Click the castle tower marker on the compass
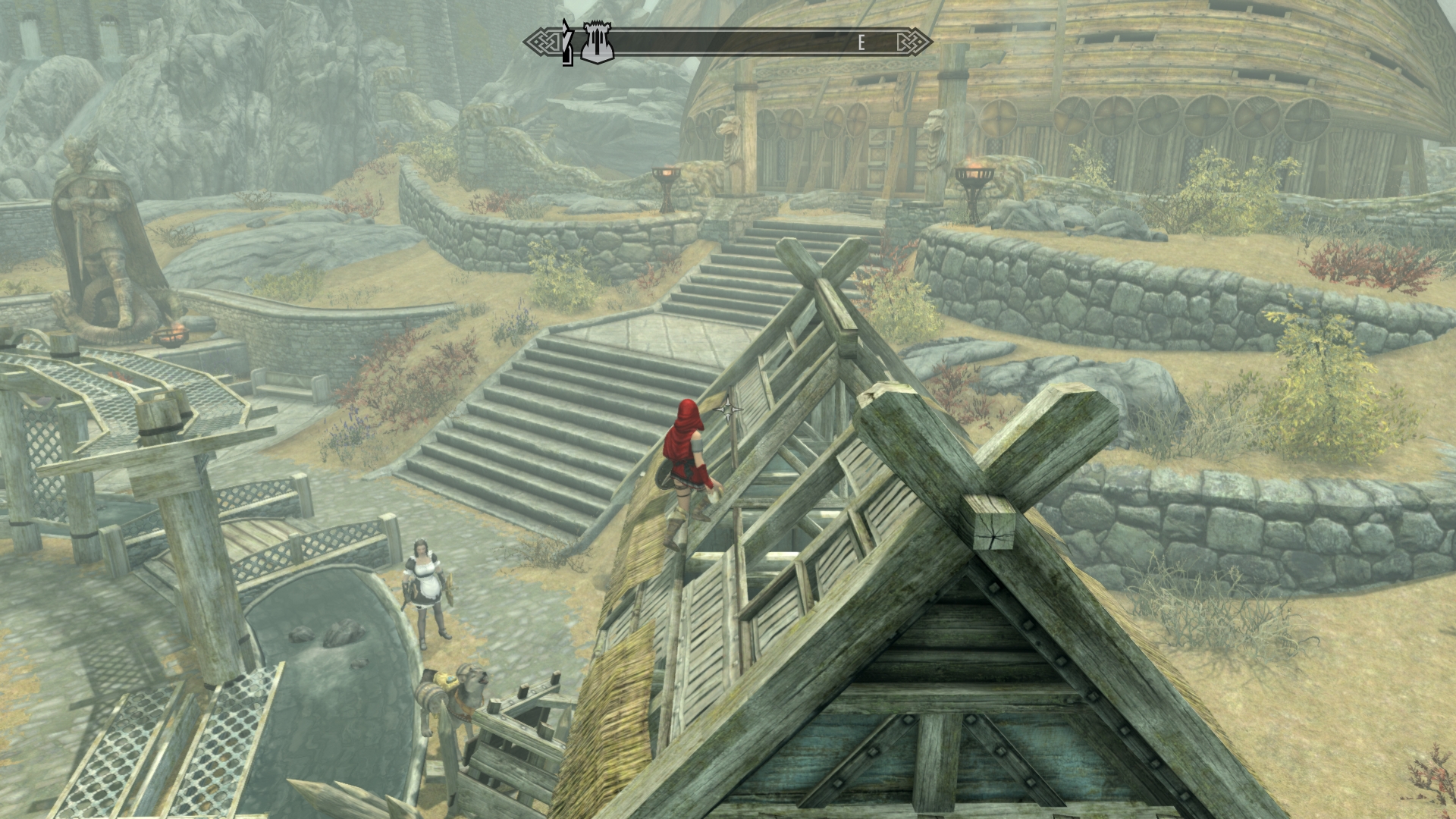The height and width of the screenshot is (819, 1456). 597,42
